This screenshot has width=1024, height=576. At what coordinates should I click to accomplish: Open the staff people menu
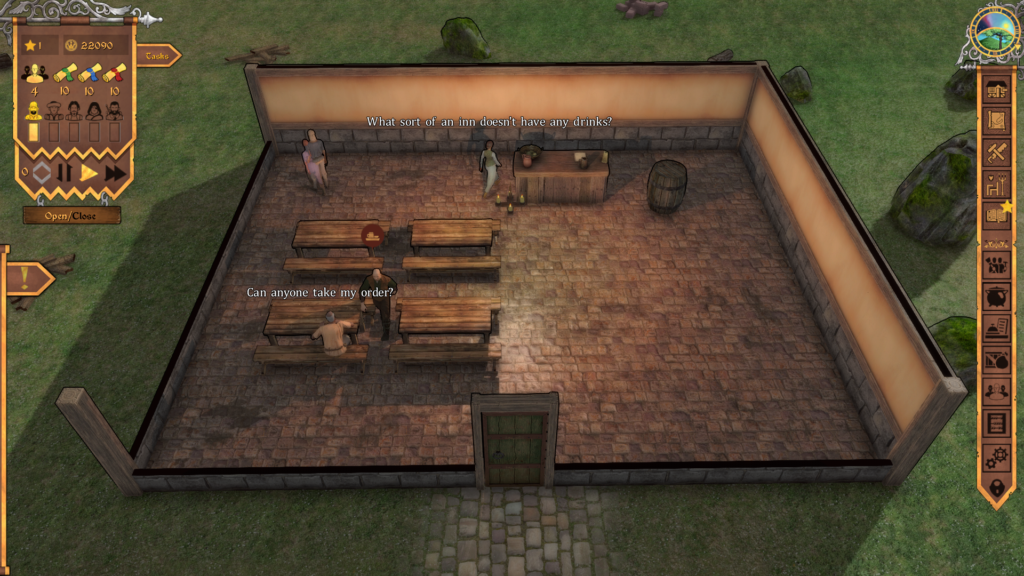pos(996,265)
